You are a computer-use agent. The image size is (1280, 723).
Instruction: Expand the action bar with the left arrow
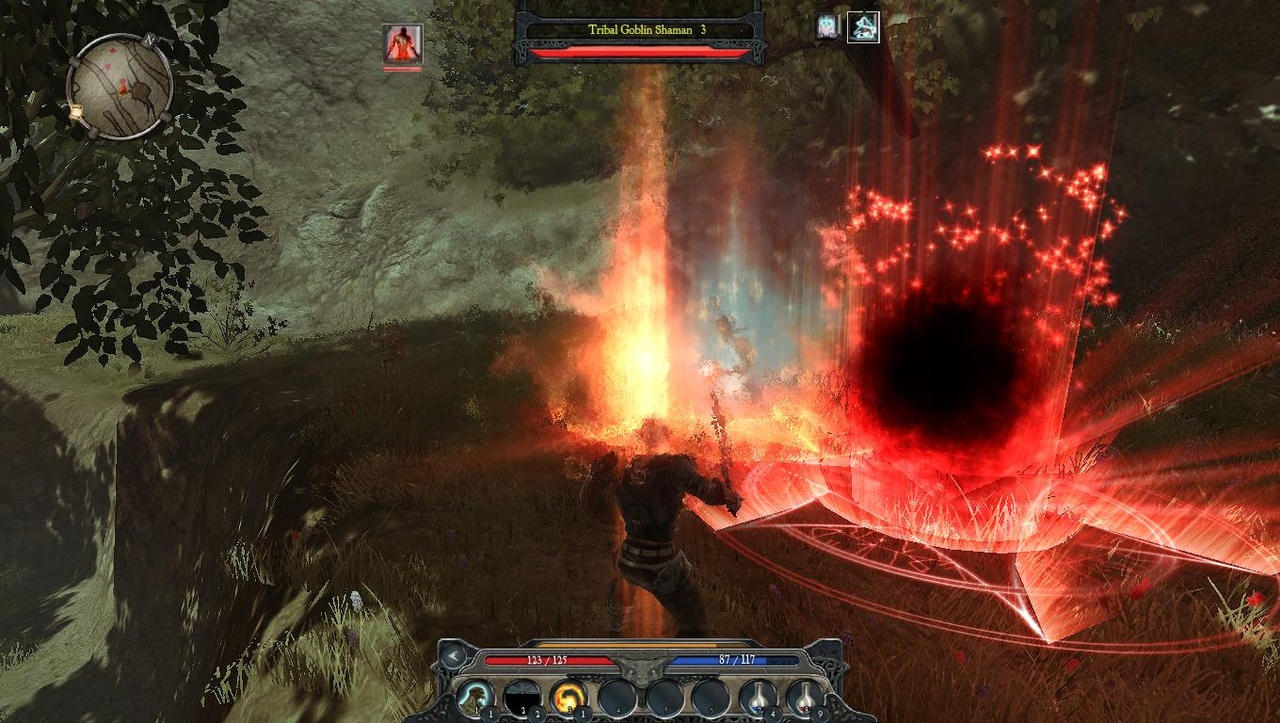coord(452,656)
